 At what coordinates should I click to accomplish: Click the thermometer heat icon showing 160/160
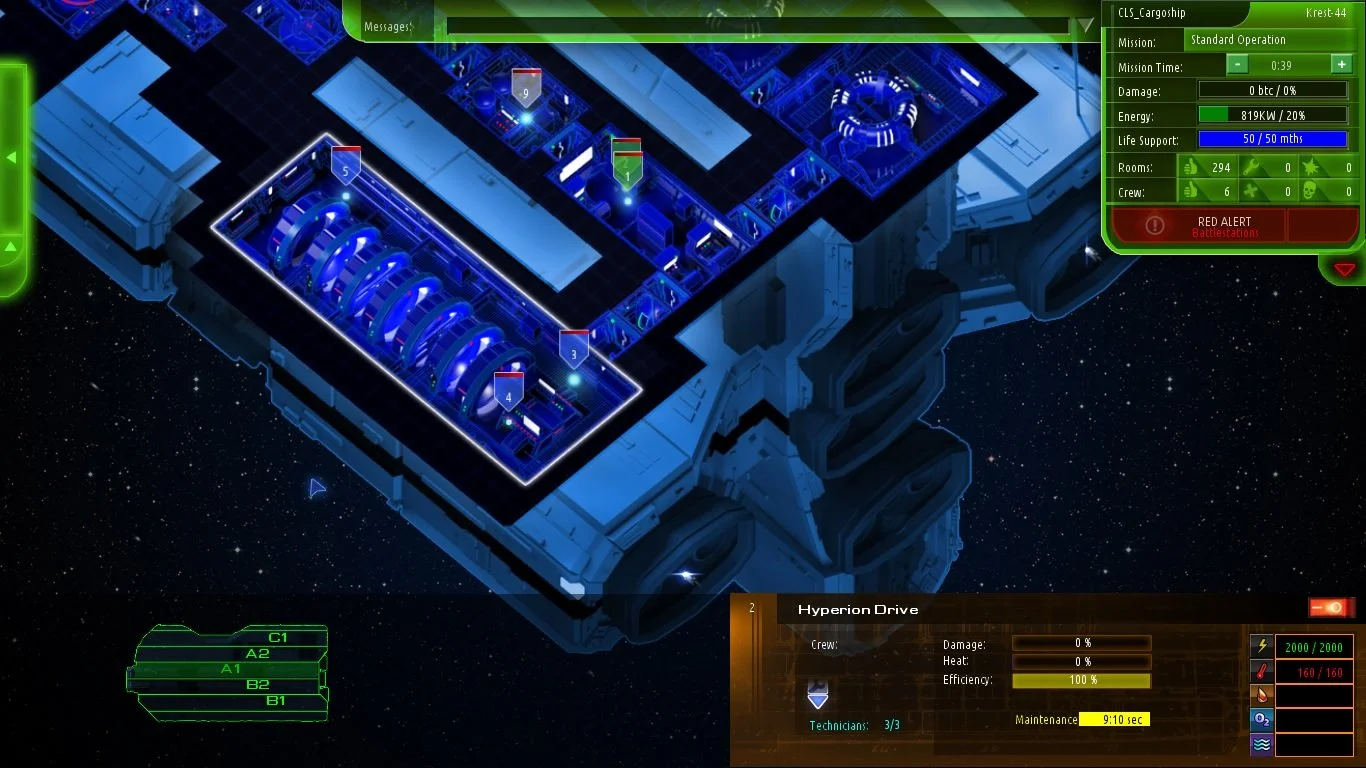[x=1261, y=672]
